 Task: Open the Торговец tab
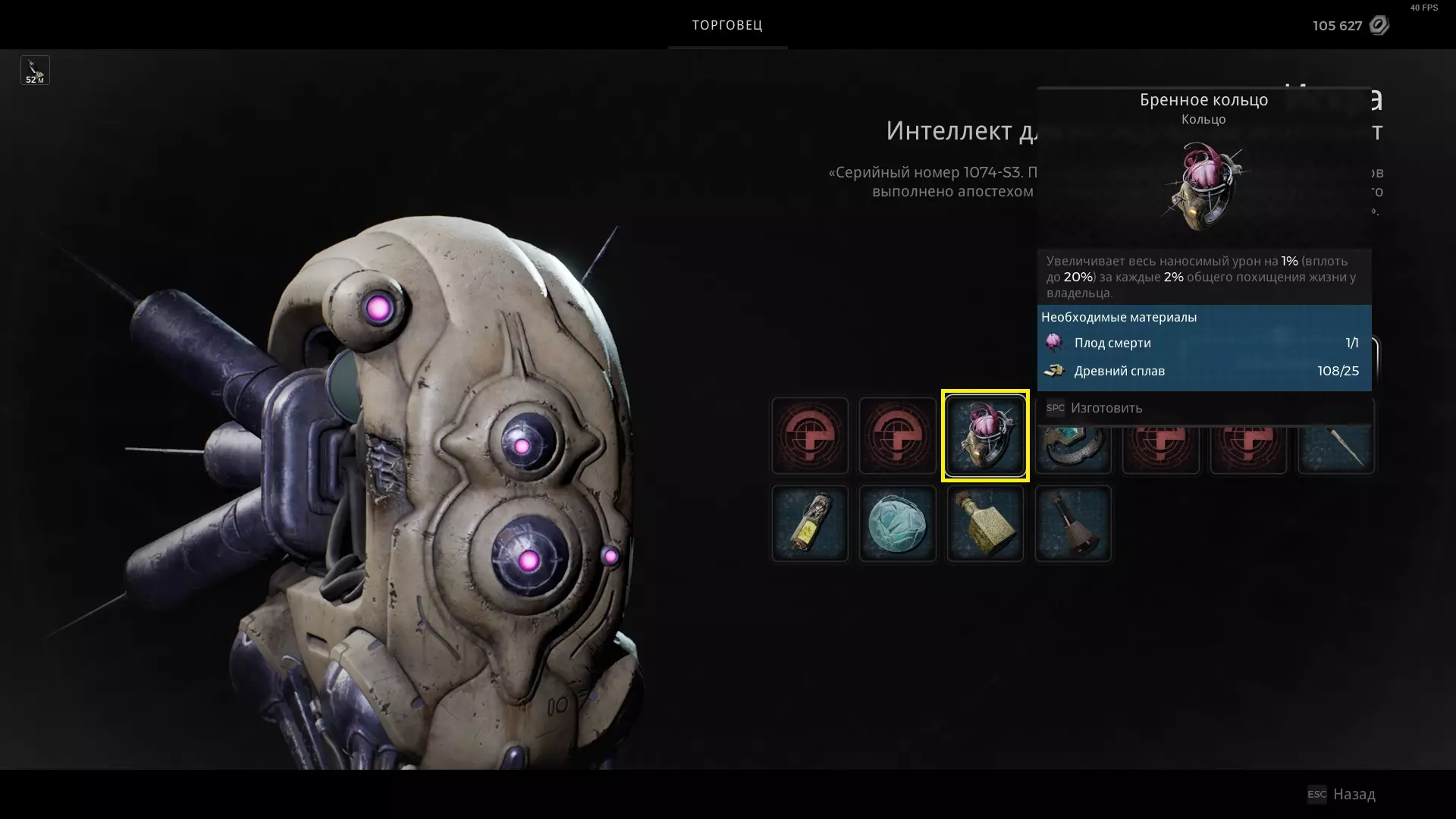click(x=727, y=25)
